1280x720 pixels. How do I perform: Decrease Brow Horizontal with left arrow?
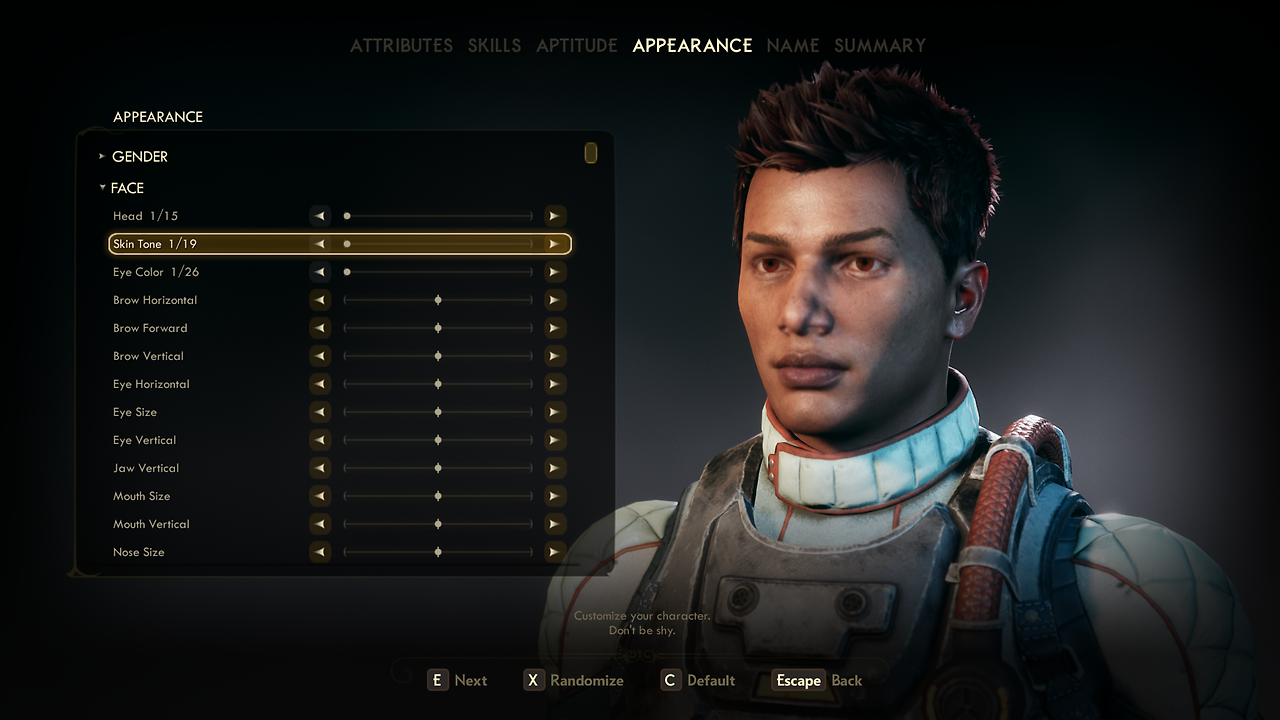click(x=320, y=300)
